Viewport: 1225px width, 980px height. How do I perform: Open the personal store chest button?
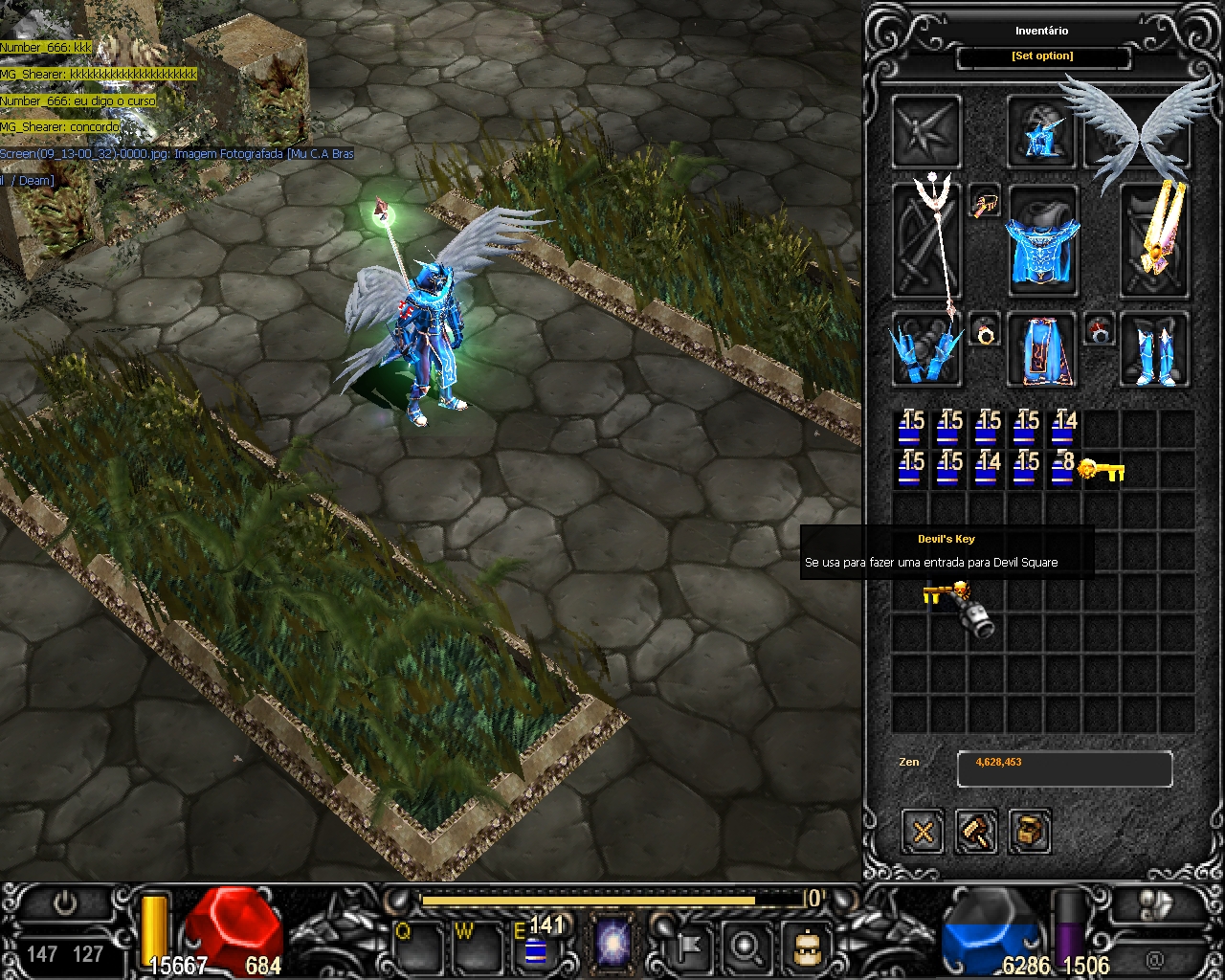[x=1029, y=831]
